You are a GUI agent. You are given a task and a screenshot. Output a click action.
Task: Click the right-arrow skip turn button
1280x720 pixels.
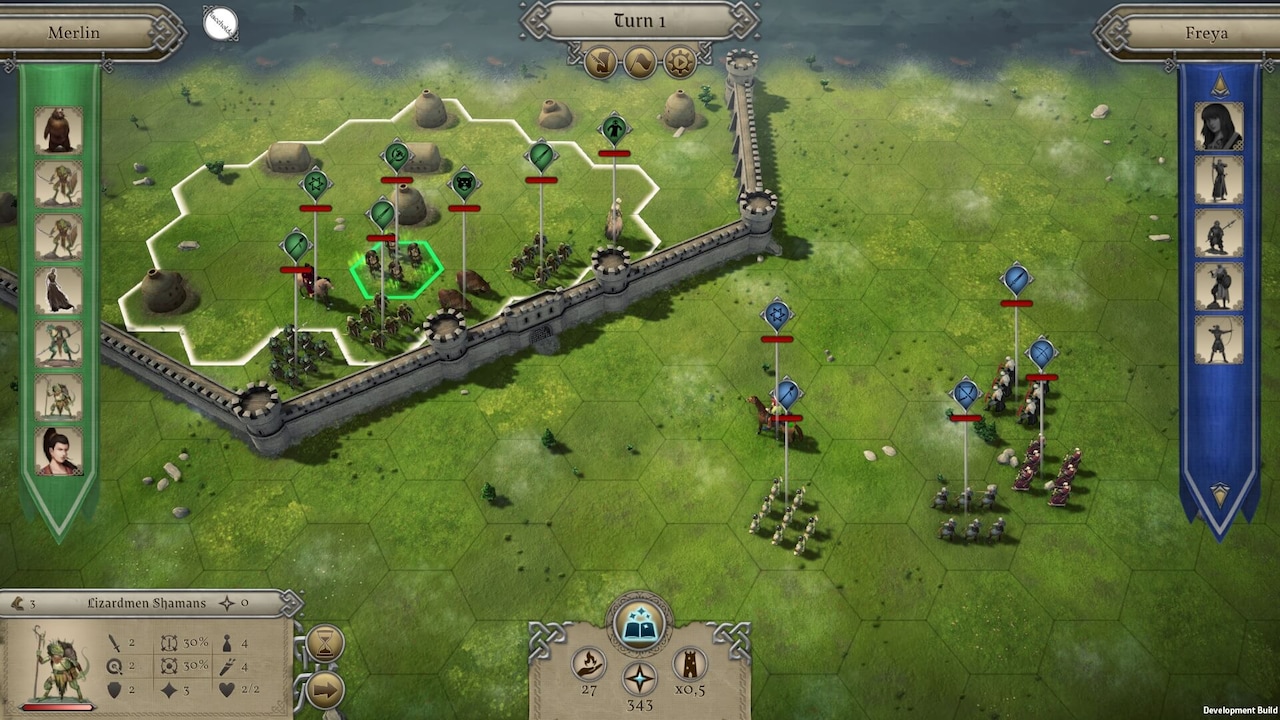tap(325, 690)
